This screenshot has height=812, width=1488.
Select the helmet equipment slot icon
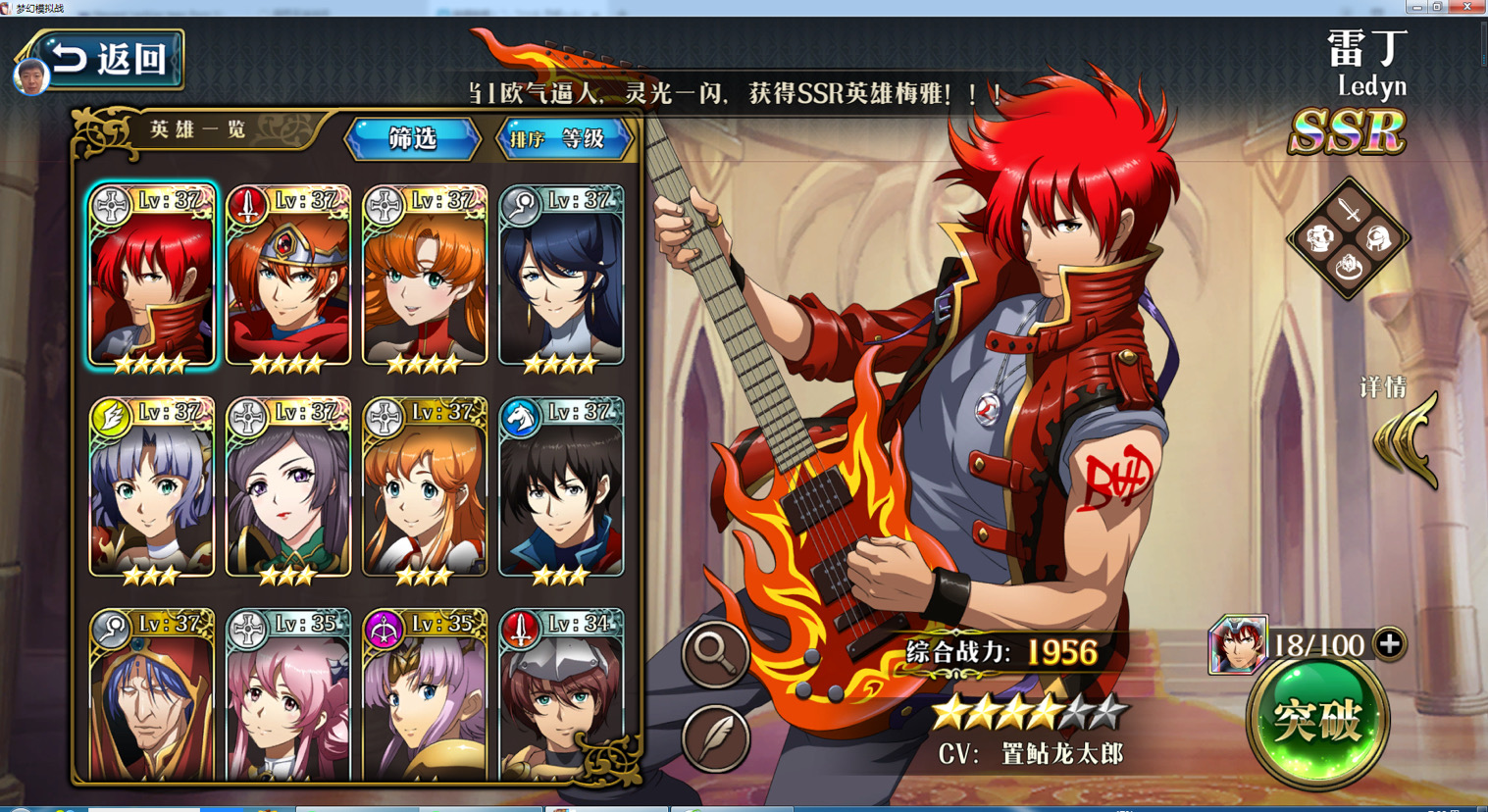point(1378,237)
